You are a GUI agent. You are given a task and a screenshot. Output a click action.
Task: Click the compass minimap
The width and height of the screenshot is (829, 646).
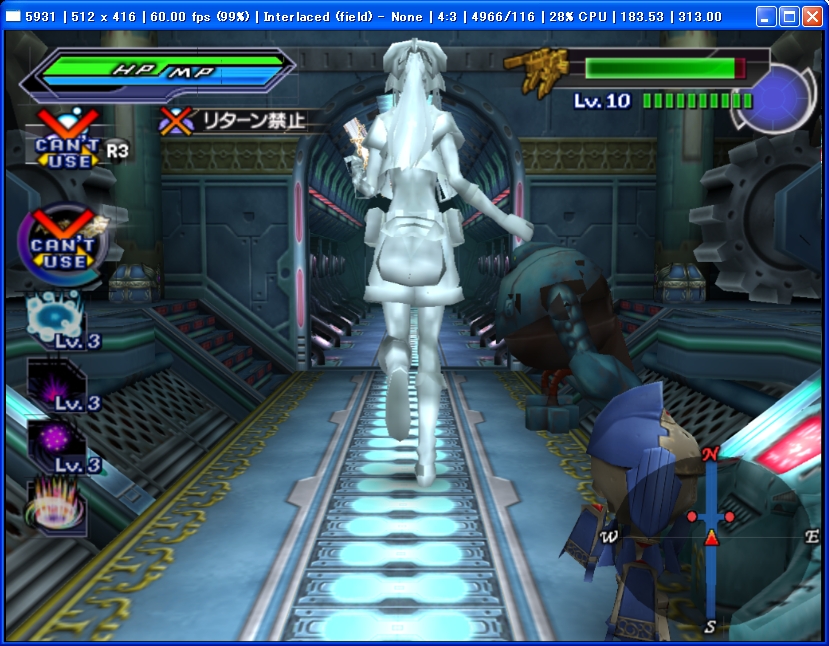pos(710,537)
